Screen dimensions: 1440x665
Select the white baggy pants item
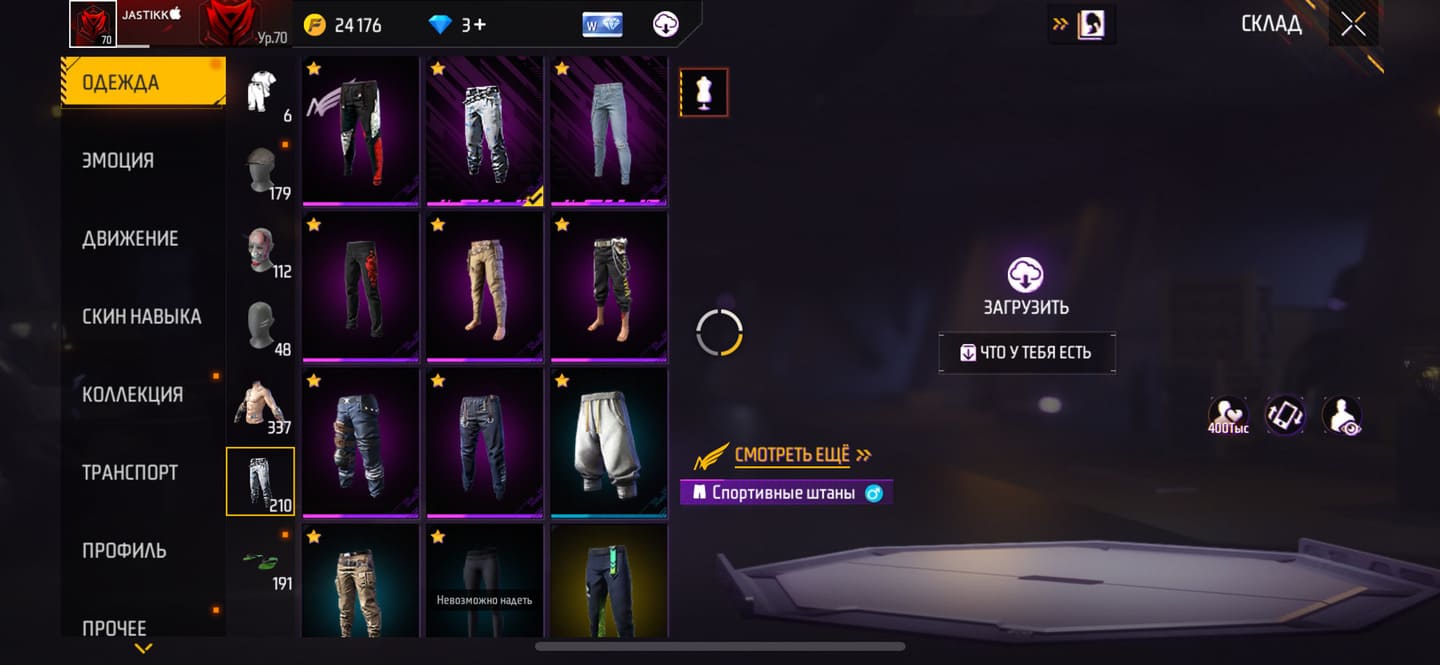tap(608, 443)
